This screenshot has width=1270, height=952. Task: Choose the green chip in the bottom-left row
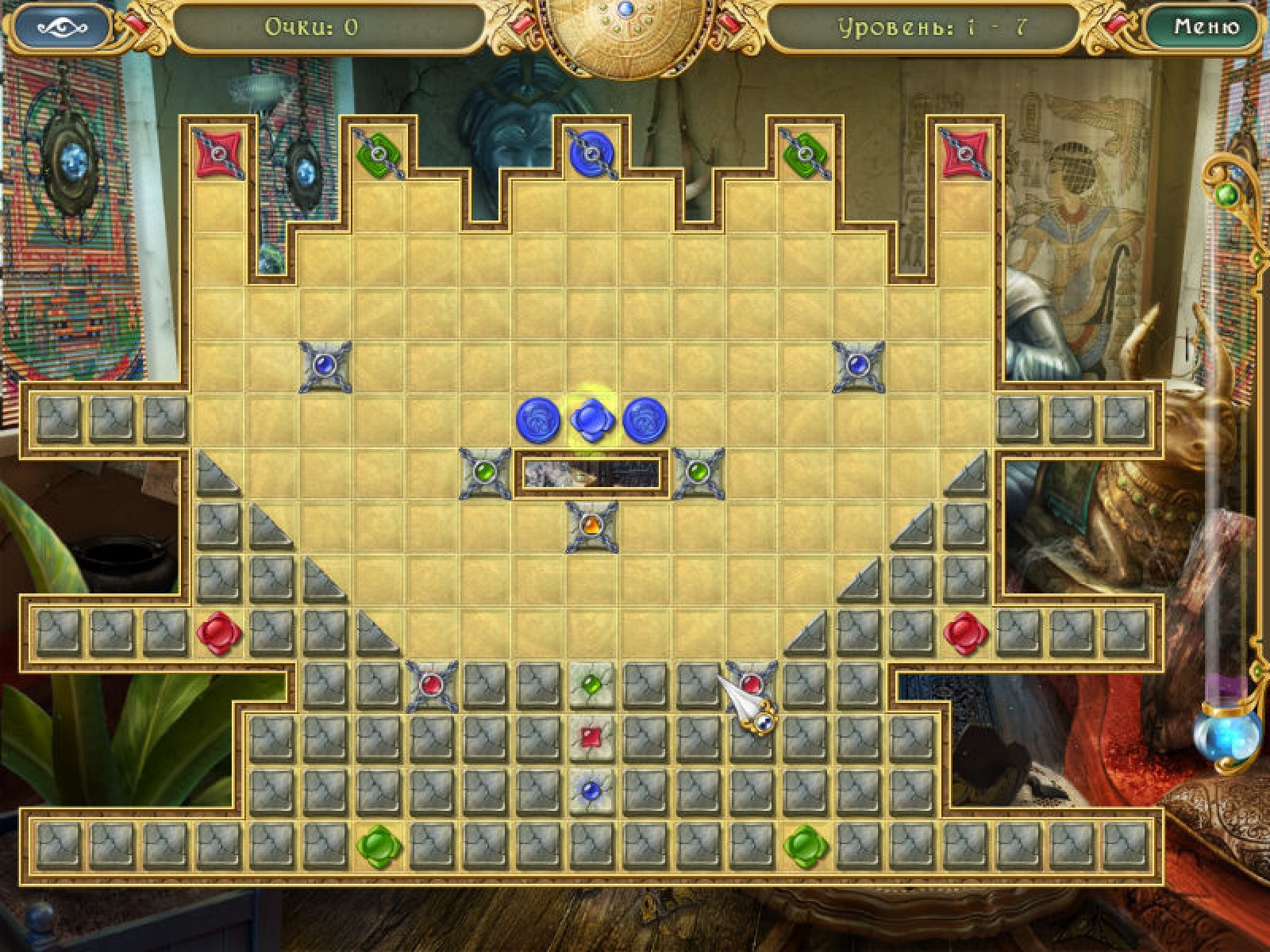pos(379,846)
